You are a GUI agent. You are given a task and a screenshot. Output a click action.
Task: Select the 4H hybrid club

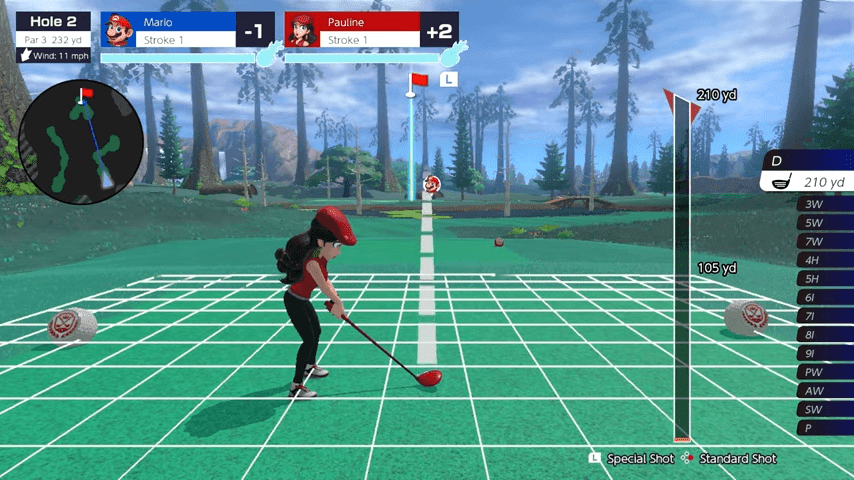click(x=822, y=260)
